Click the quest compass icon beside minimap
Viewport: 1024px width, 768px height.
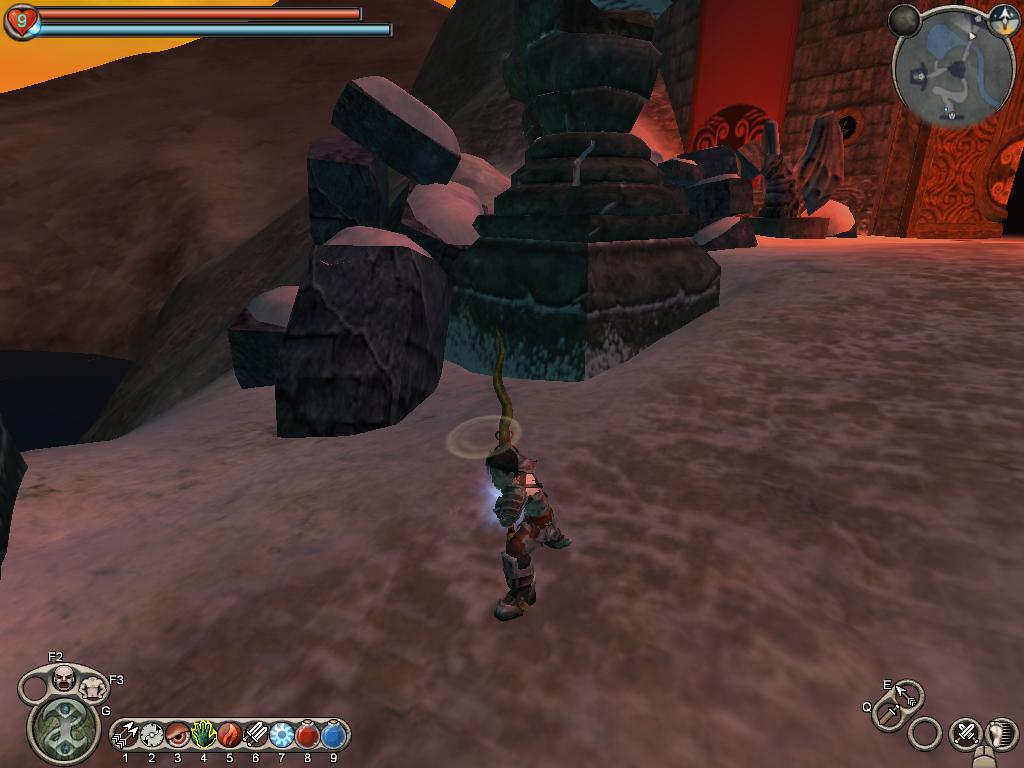(1003, 20)
